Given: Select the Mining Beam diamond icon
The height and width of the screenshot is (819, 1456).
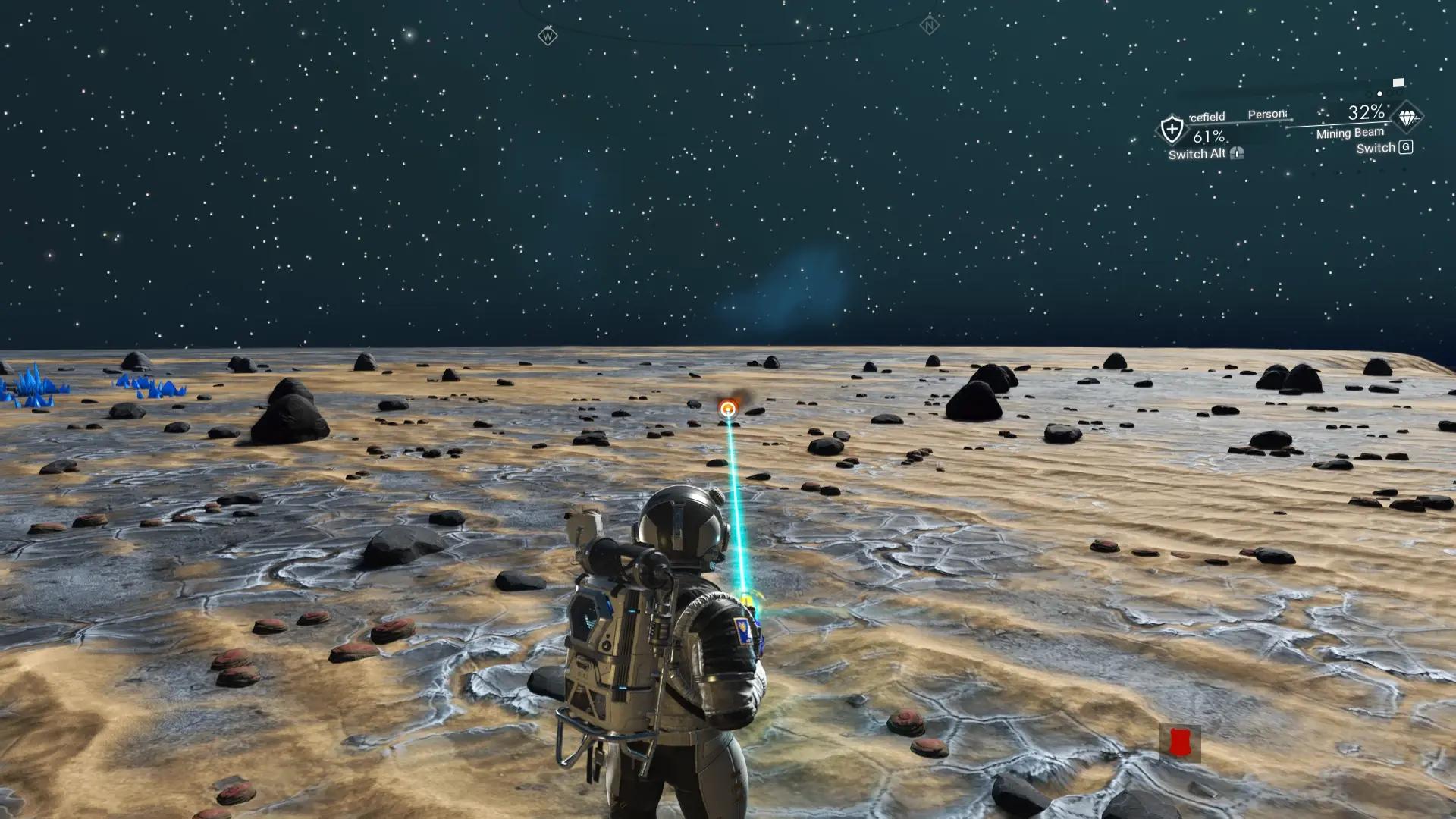Looking at the screenshot, I should click(x=1407, y=118).
